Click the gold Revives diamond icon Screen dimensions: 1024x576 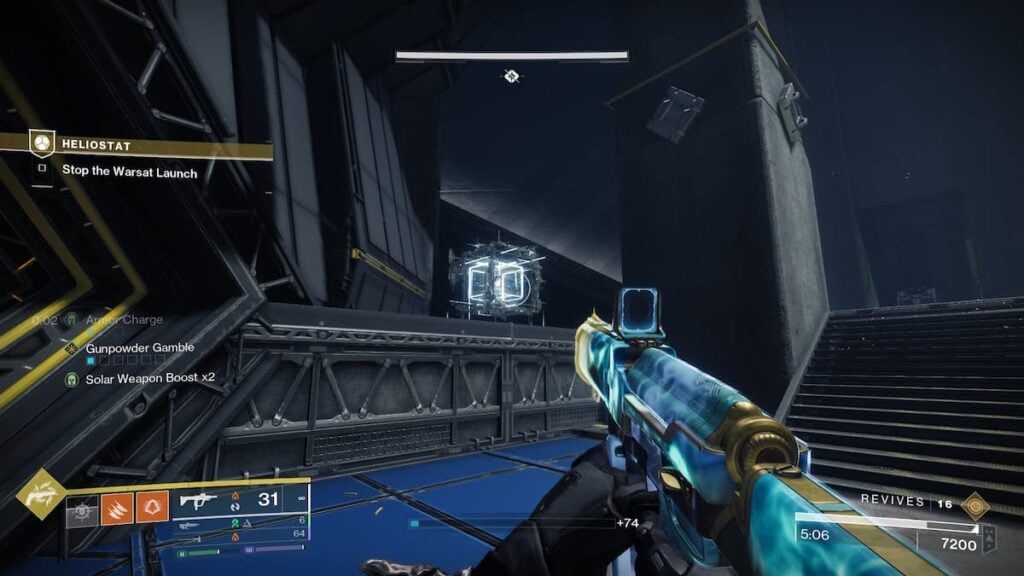974,506
